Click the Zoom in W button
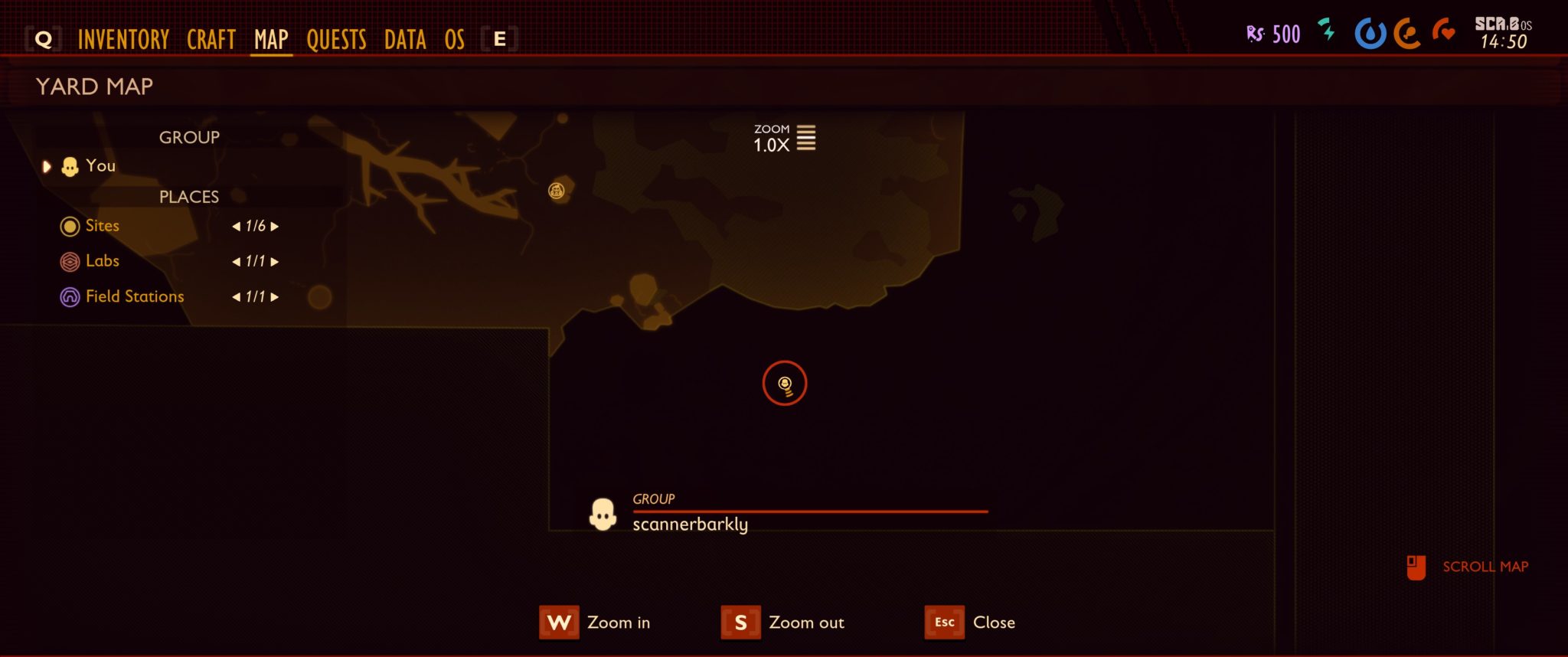This screenshot has height=657, width=1568. (558, 623)
